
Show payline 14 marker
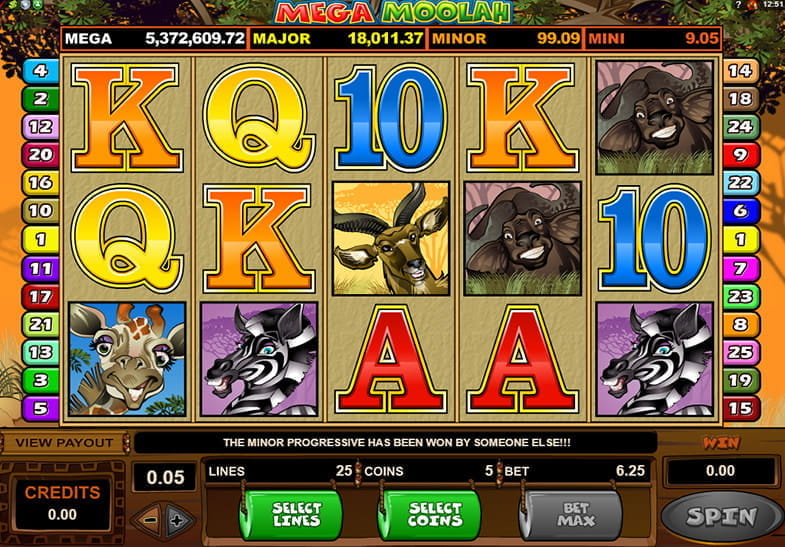741,71
